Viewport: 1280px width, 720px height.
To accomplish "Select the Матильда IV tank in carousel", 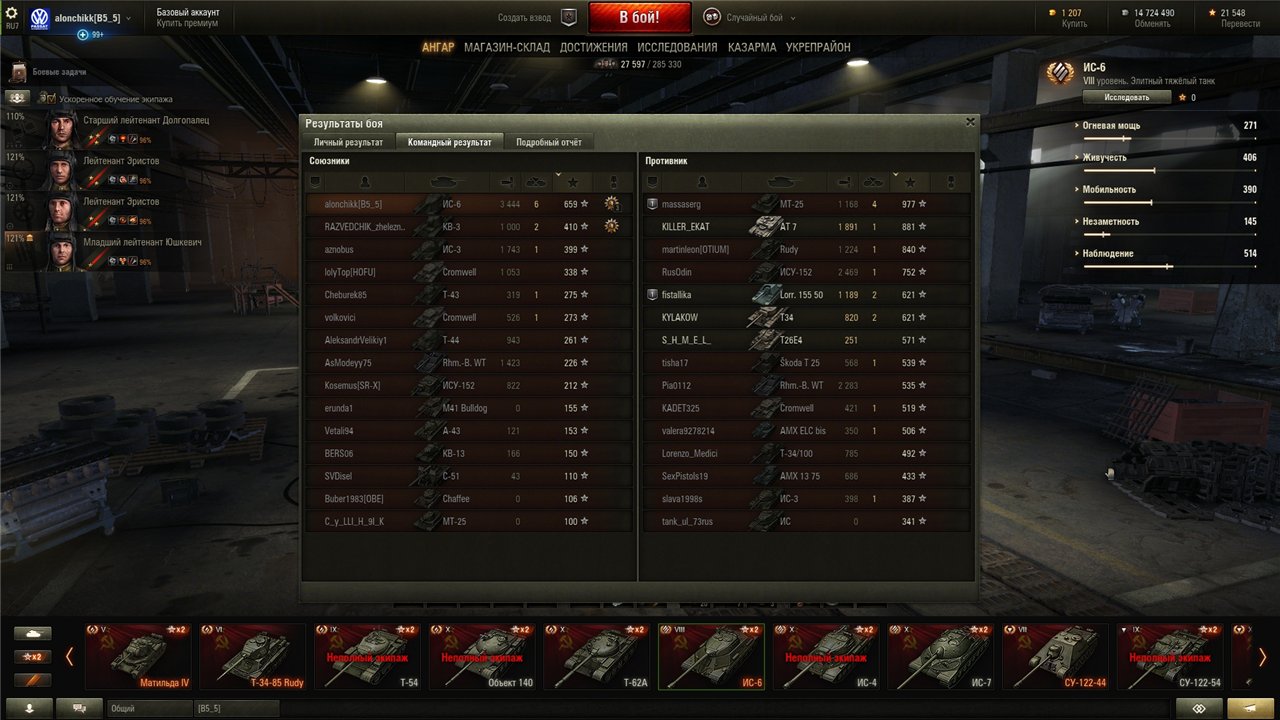I will click(x=138, y=656).
